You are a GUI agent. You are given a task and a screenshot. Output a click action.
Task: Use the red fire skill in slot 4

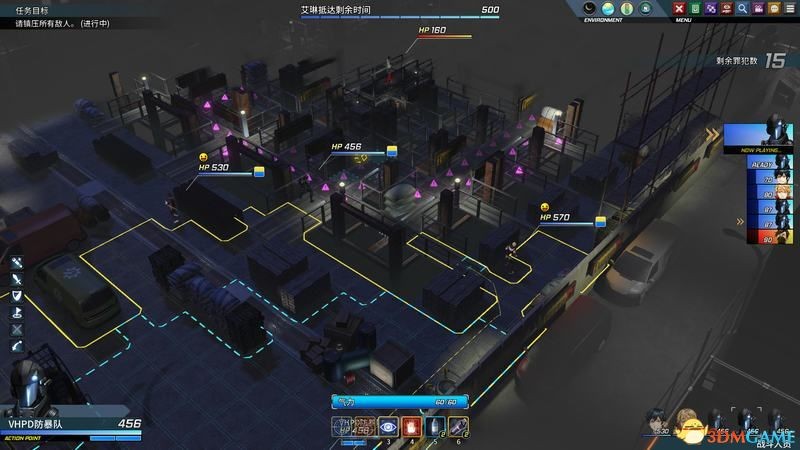click(x=410, y=427)
